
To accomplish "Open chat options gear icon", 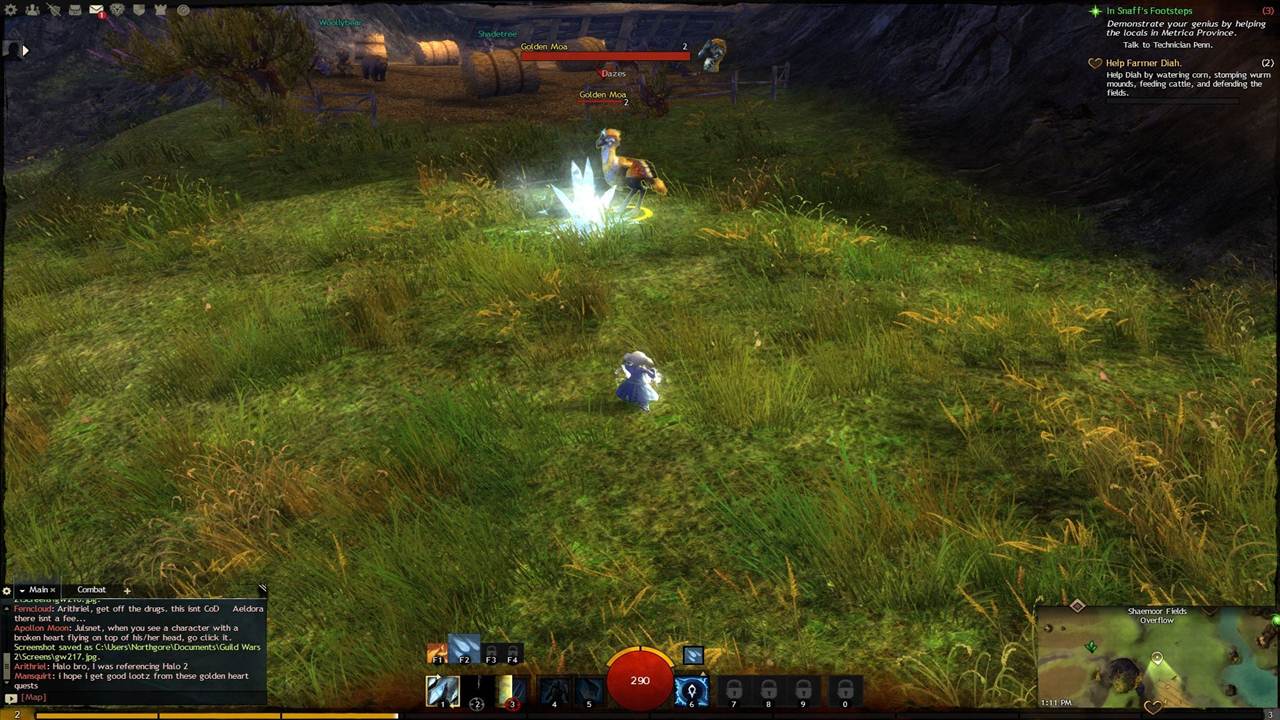I will (7, 591).
